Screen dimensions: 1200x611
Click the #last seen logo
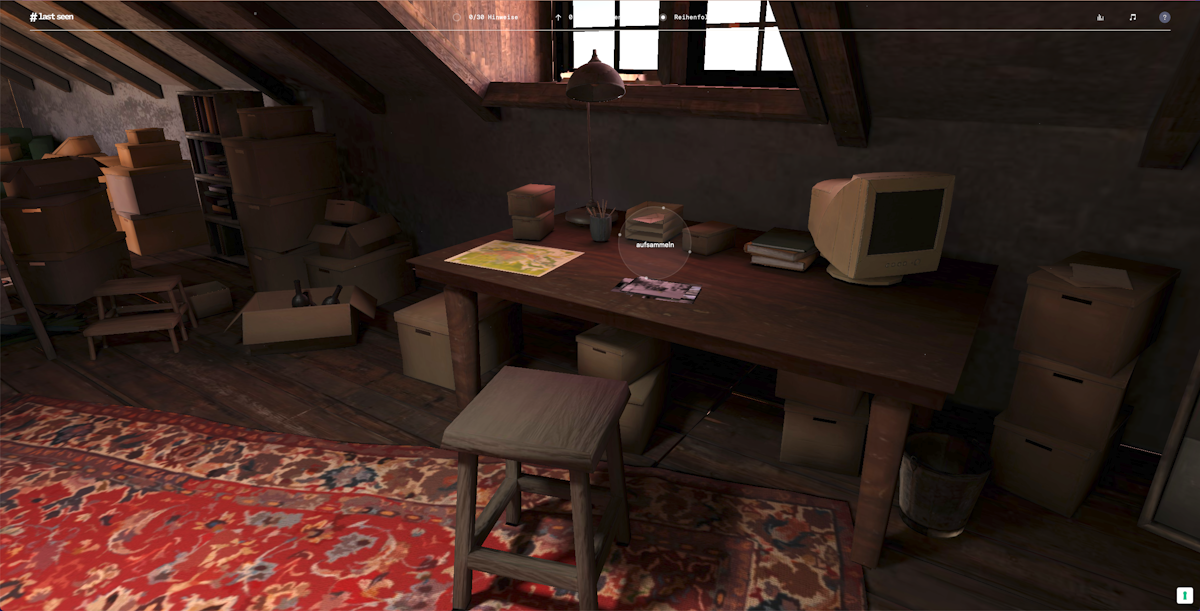(x=51, y=17)
